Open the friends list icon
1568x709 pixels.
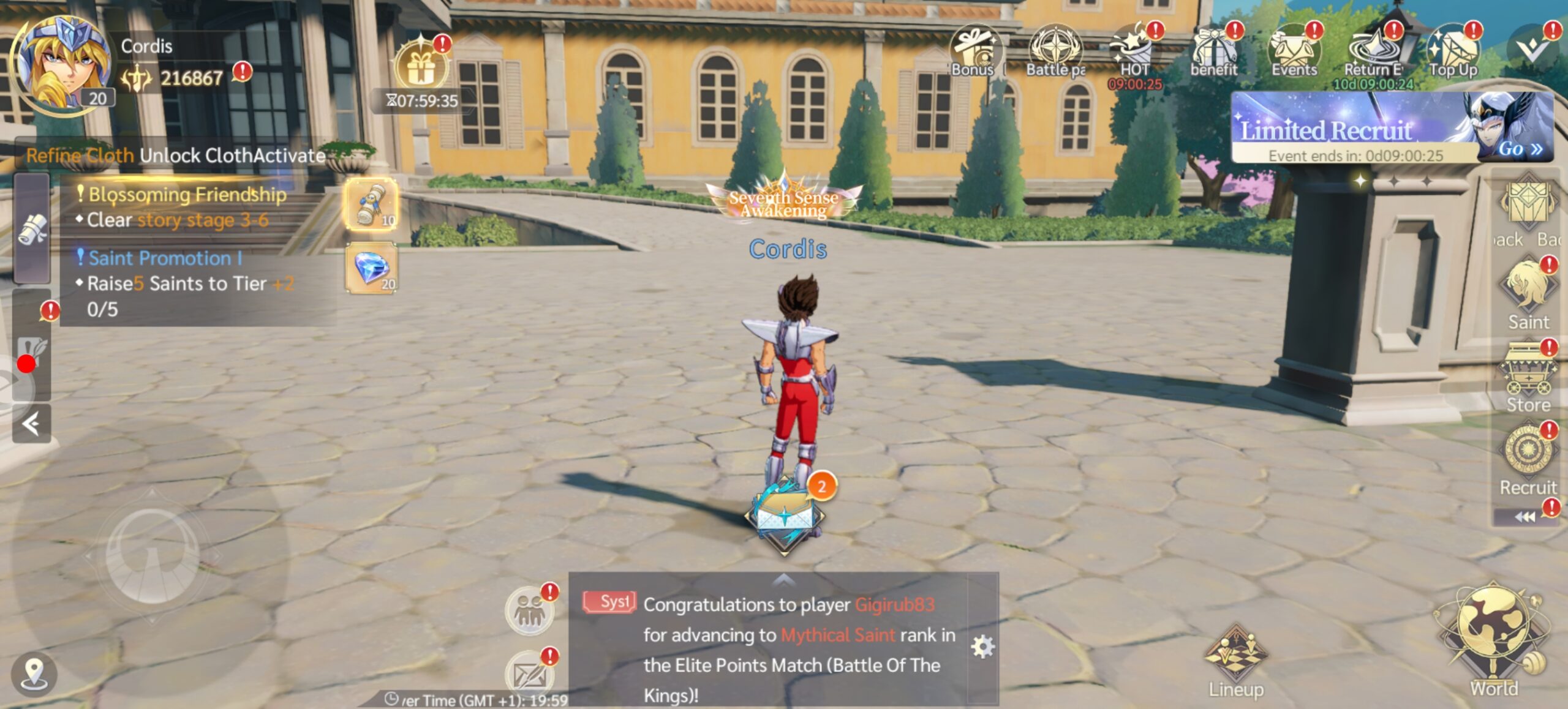pyautogui.click(x=530, y=610)
